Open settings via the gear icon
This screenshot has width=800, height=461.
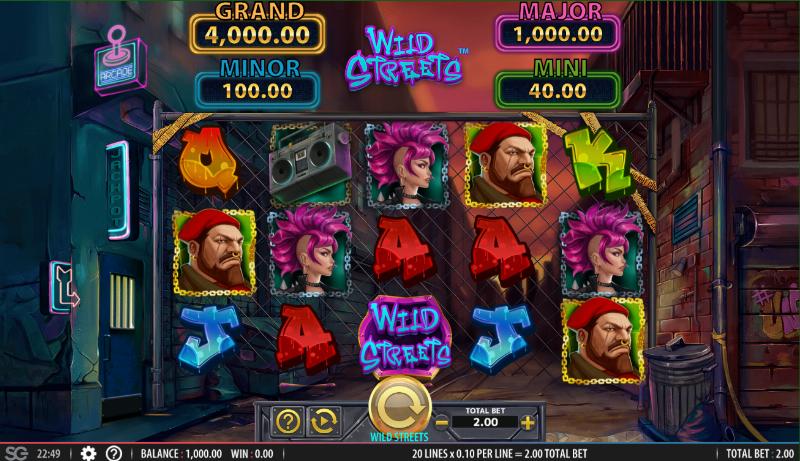[x=88, y=453]
